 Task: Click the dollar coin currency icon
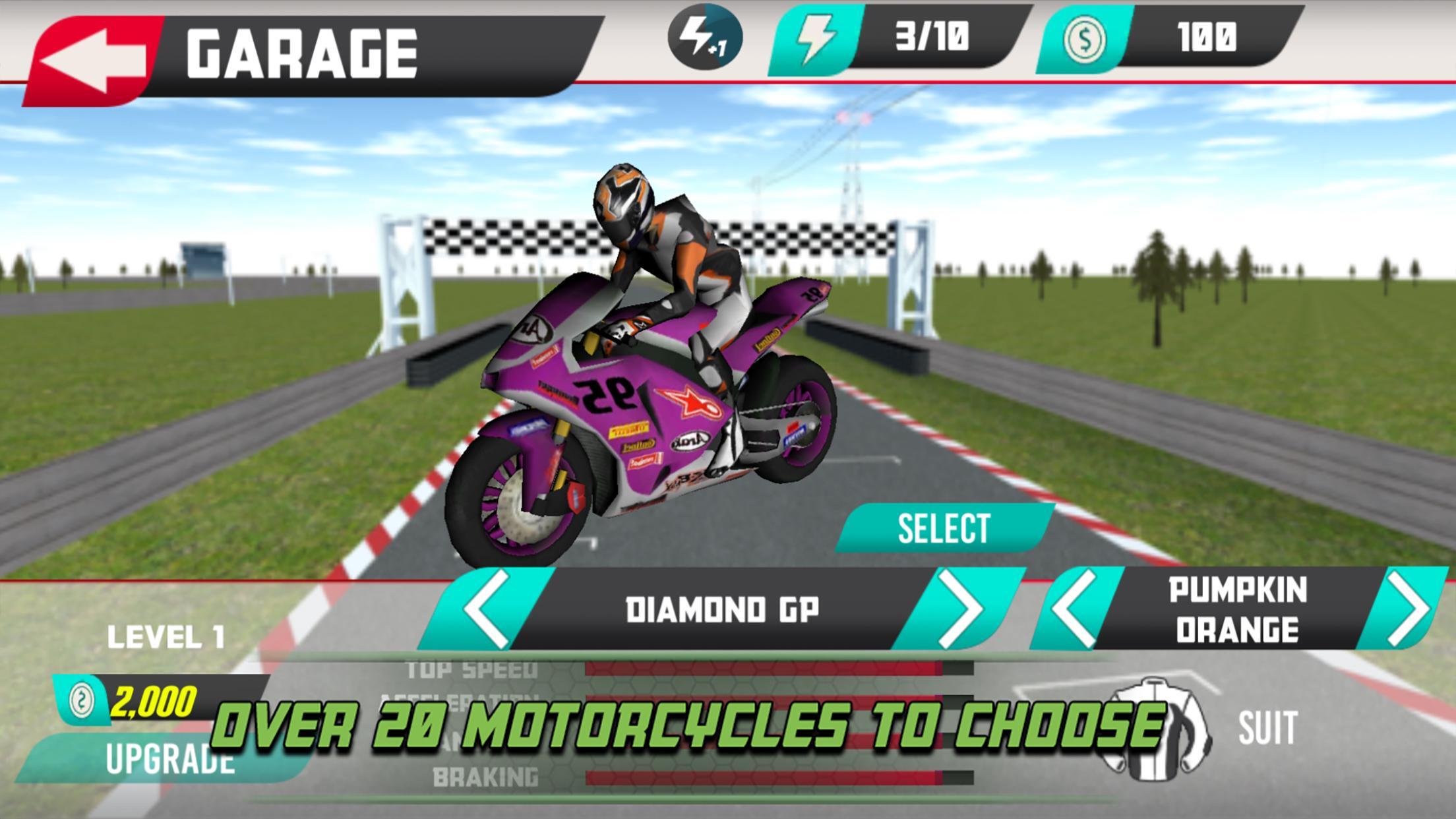pos(1087,40)
